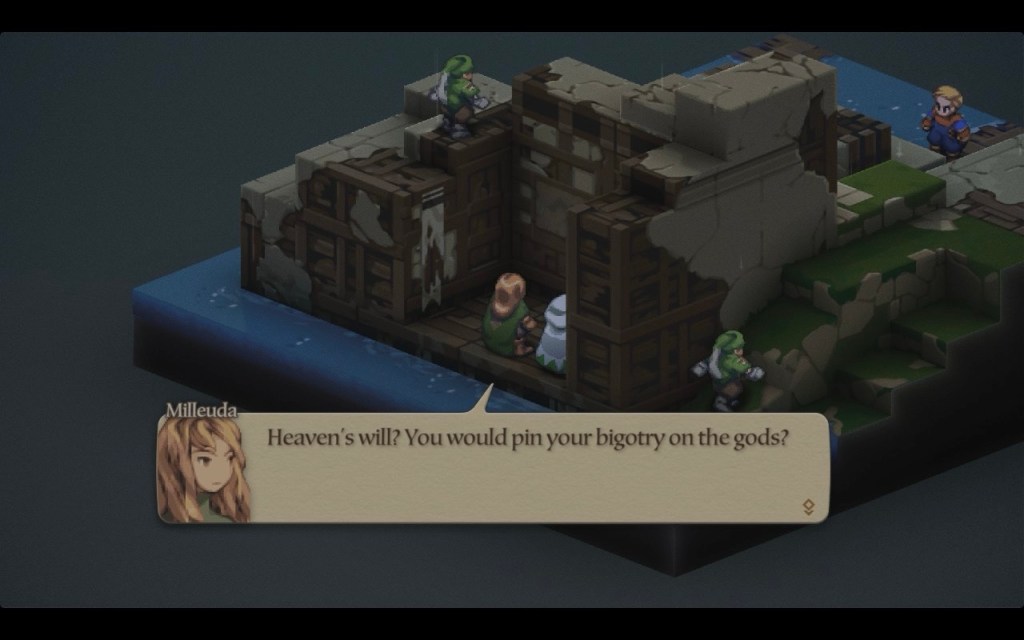
Task: Advance dialogue with the continue arrow
Action: (x=808, y=507)
